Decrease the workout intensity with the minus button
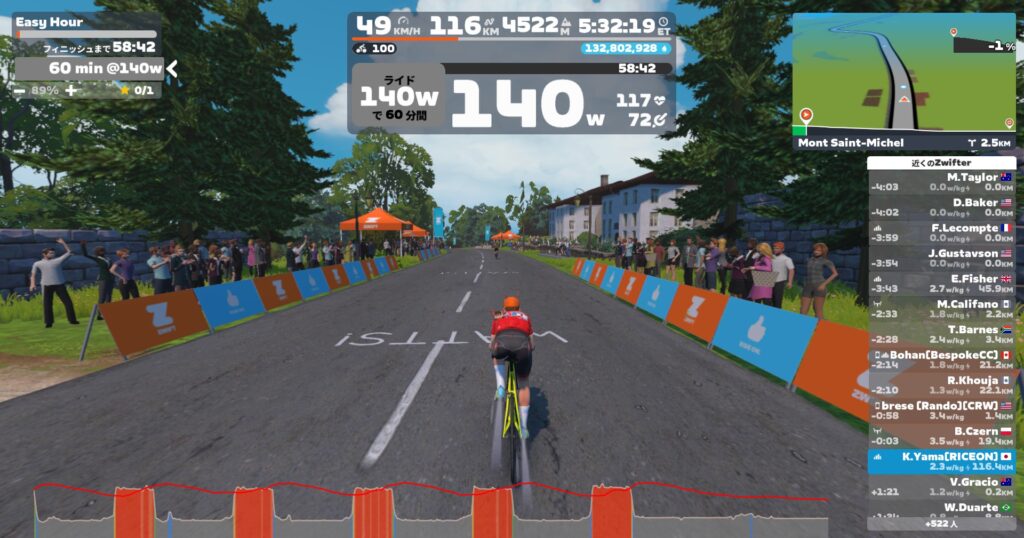Screen dimensions: 1024x538 pos(21,90)
